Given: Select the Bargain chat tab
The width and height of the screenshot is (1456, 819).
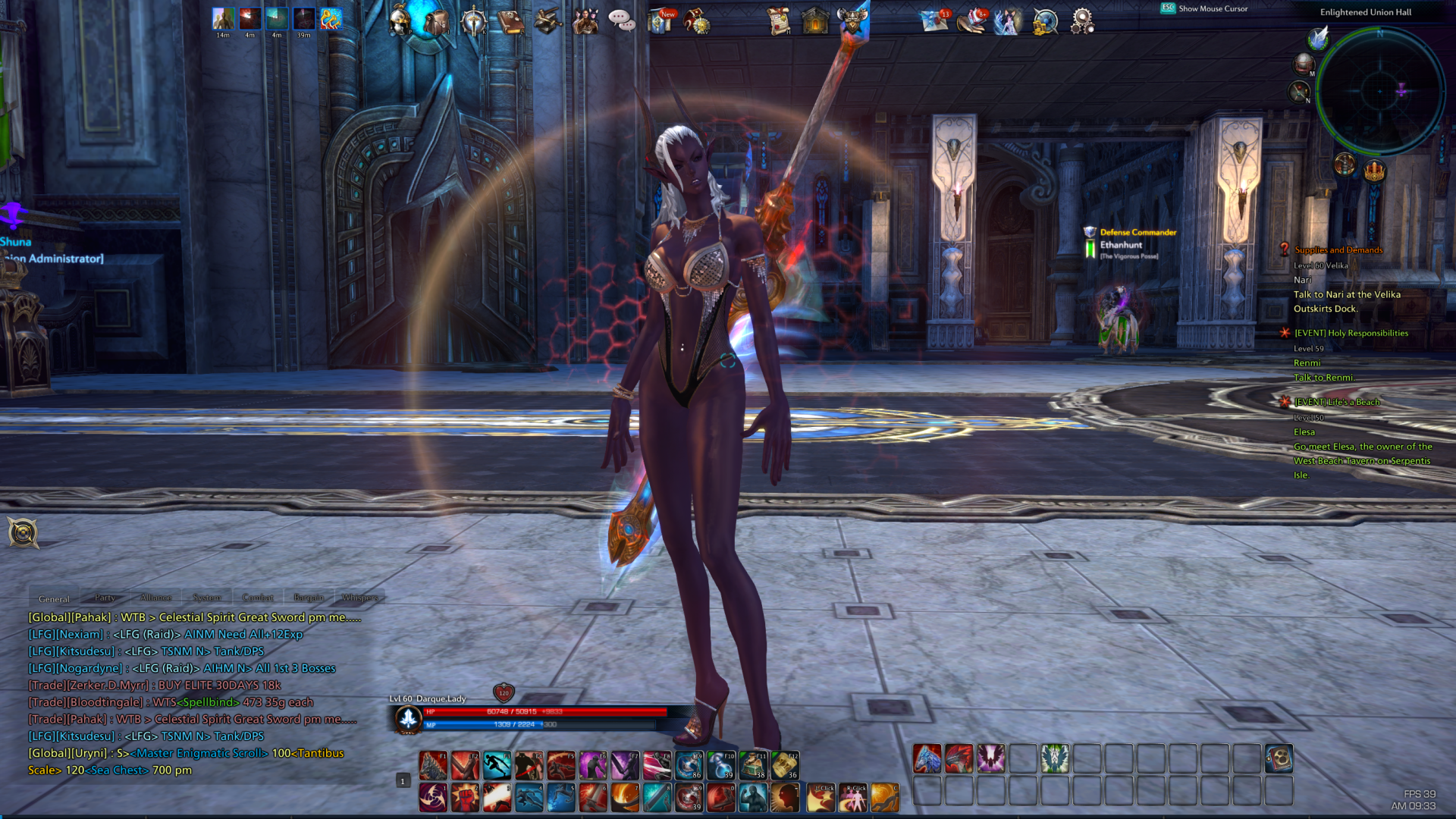Looking at the screenshot, I should pyautogui.click(x=309, y=598).
